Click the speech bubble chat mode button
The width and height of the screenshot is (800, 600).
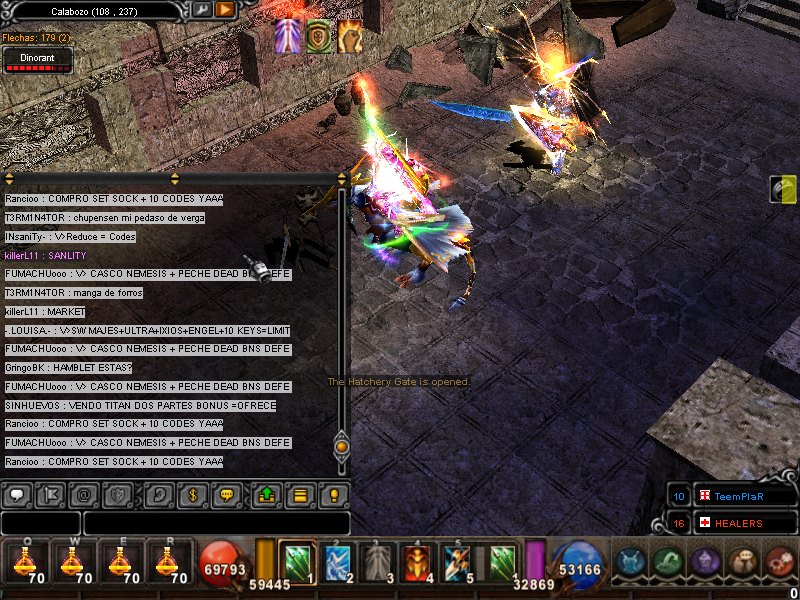(18, 494)
